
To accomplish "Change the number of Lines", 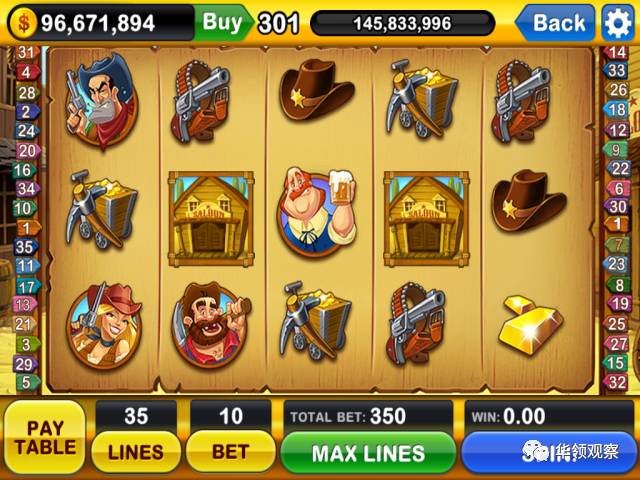I will point(136,452).
